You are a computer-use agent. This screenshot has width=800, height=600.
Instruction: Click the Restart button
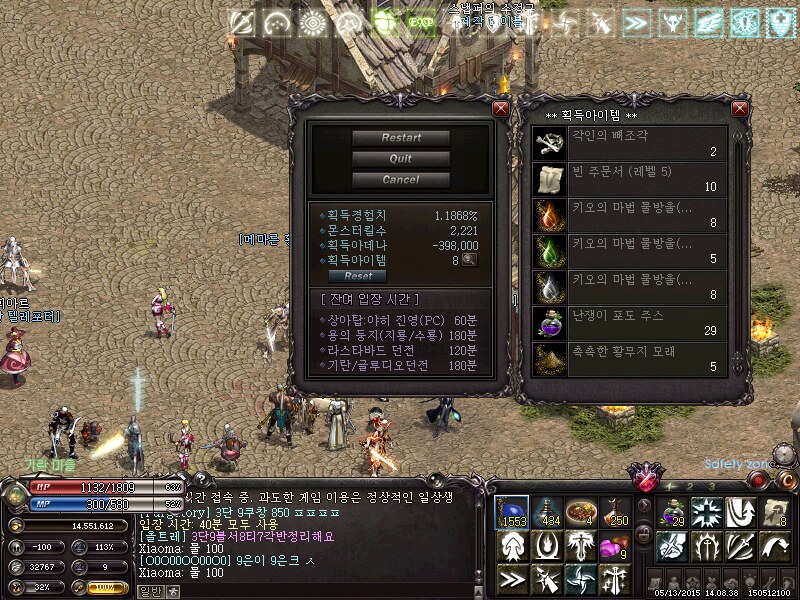coord(400,138)
